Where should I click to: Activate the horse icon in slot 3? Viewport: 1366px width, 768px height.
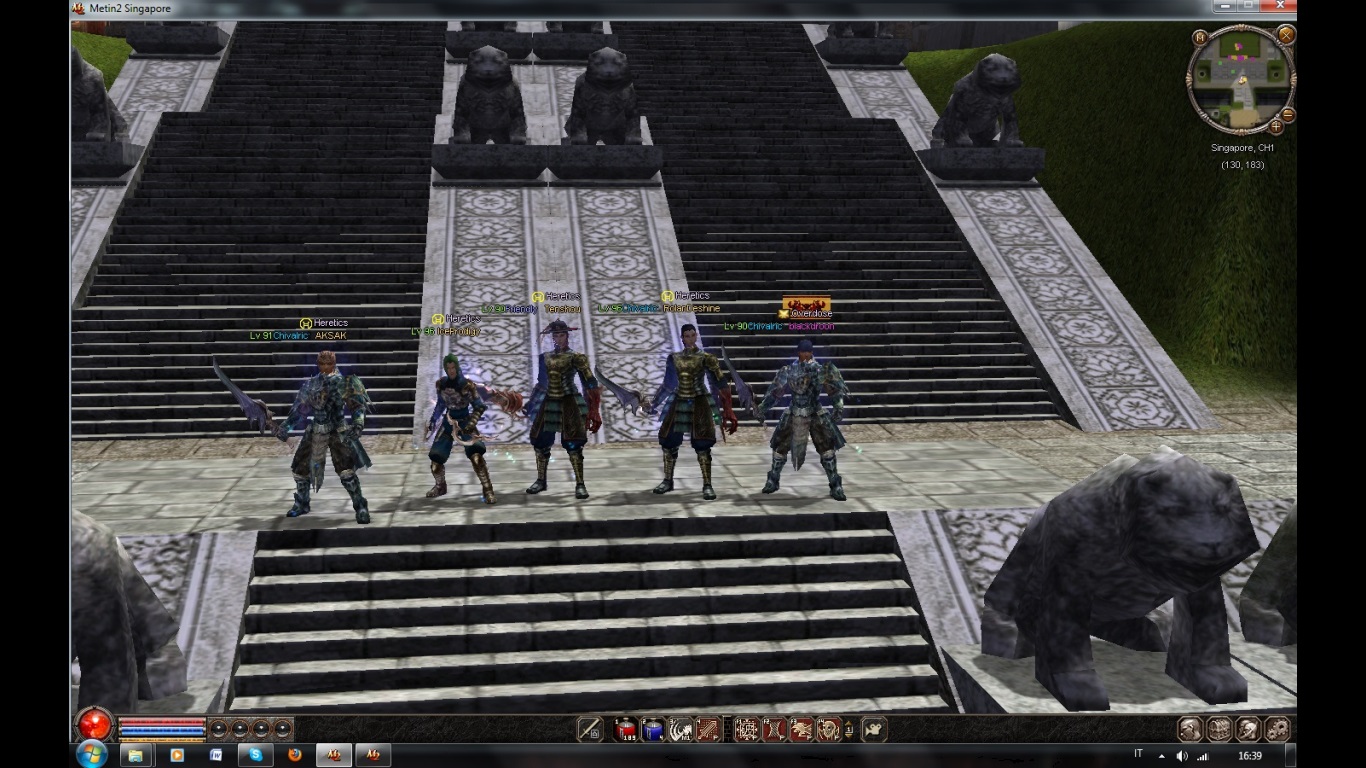tap(681, 730)
